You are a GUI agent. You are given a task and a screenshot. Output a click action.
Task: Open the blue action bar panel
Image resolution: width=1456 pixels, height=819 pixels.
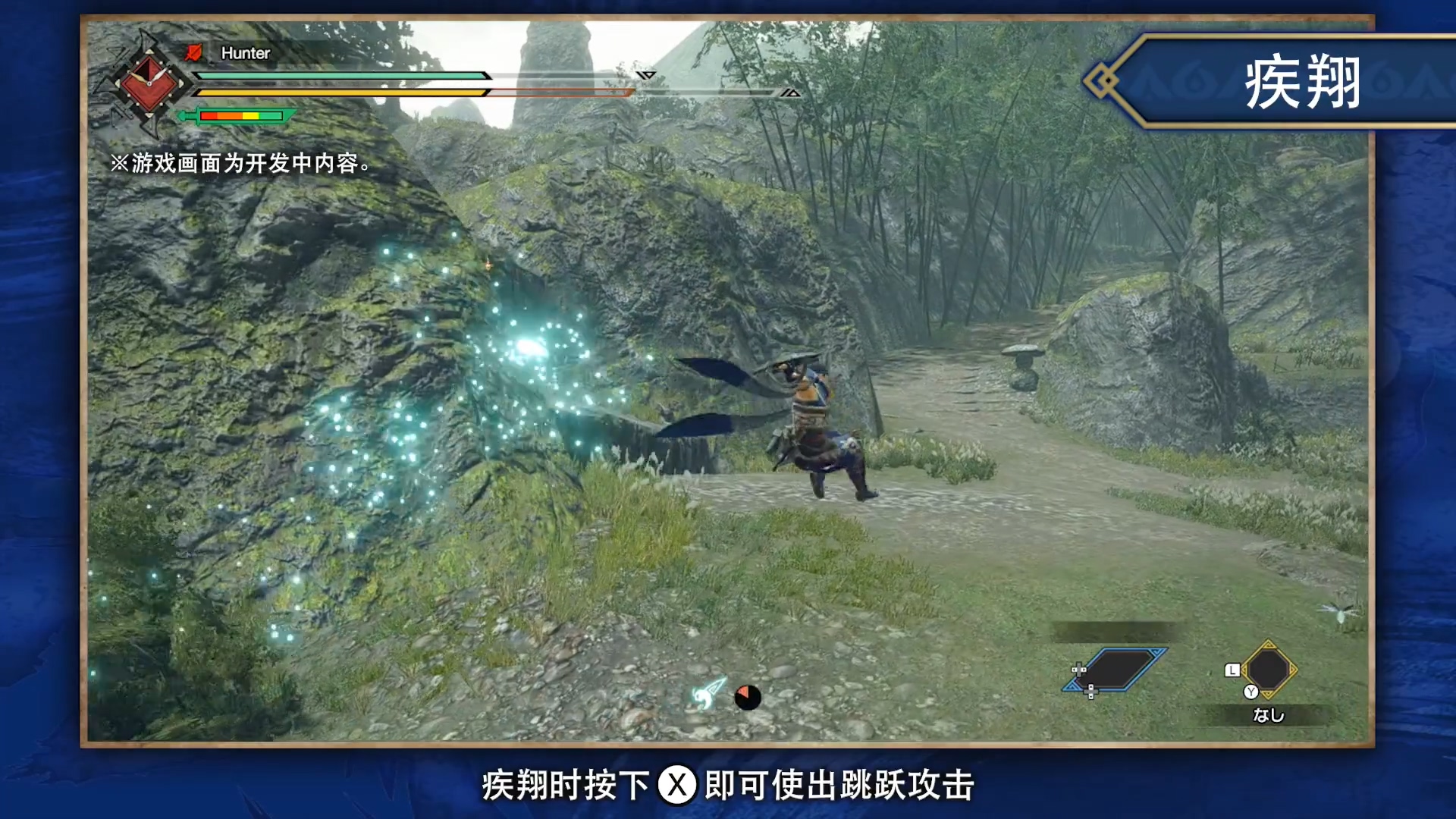click(1115, 670)
